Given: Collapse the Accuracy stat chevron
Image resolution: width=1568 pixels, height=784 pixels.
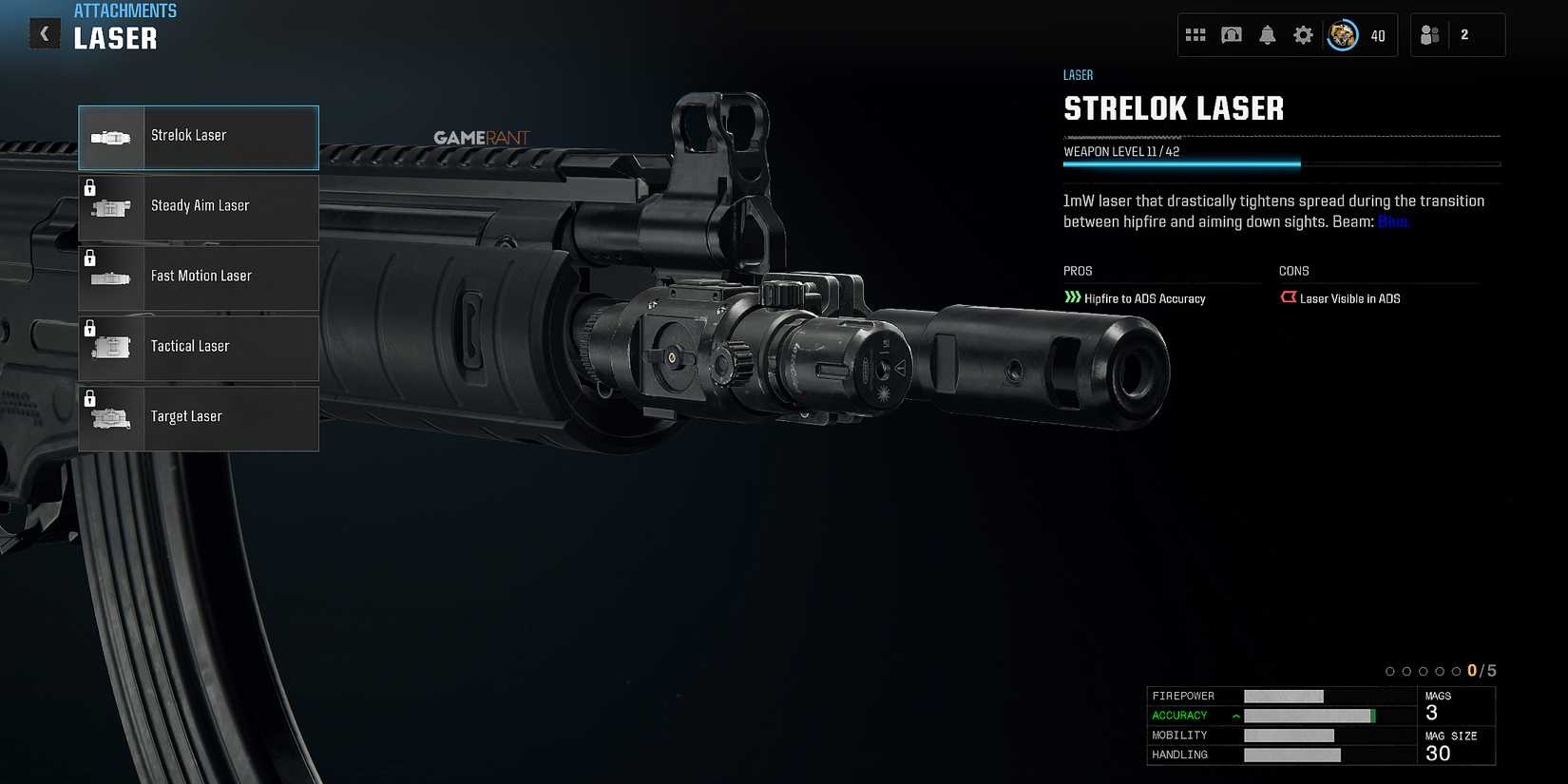Looking at the screenshot, I should [1234, 715].
